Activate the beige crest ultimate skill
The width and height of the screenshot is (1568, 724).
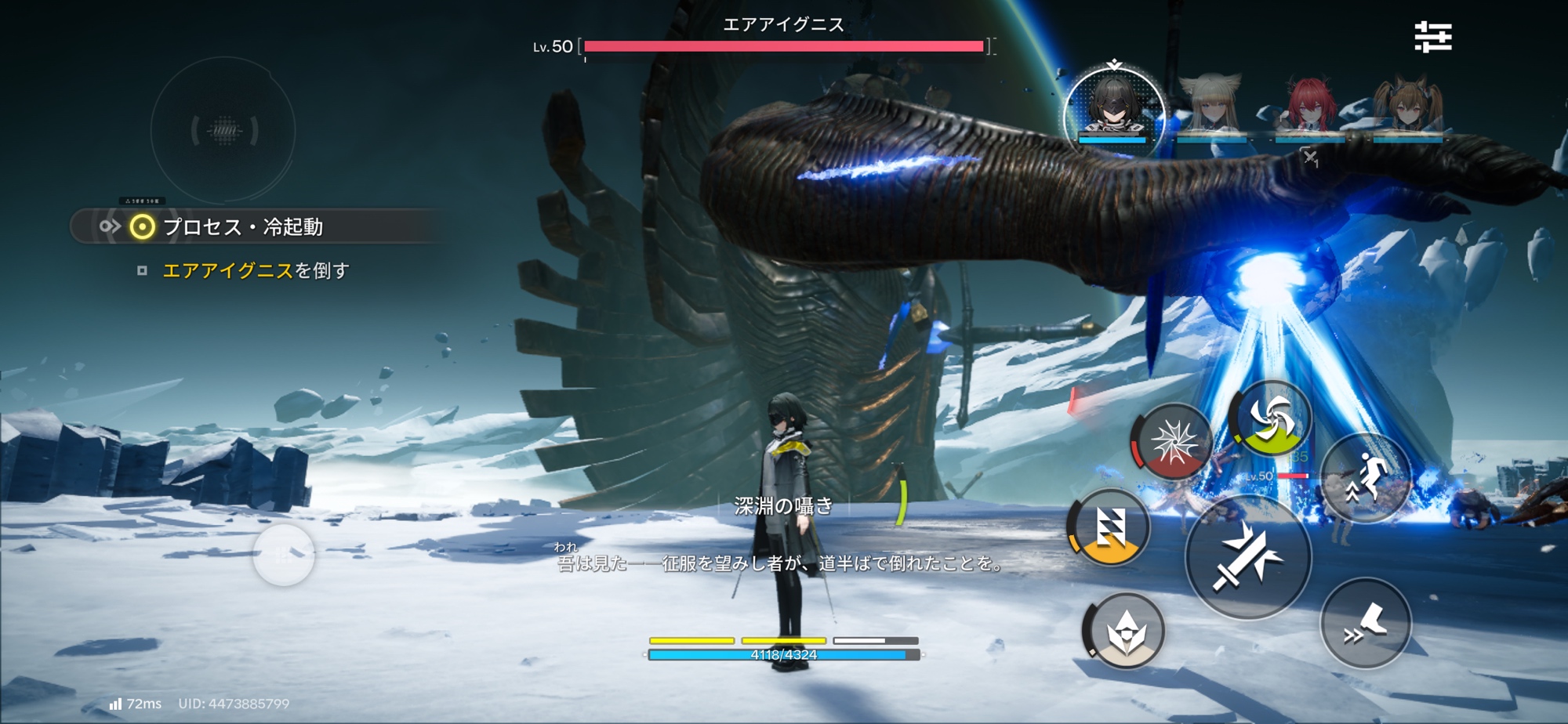click(x=1125, y=631)
